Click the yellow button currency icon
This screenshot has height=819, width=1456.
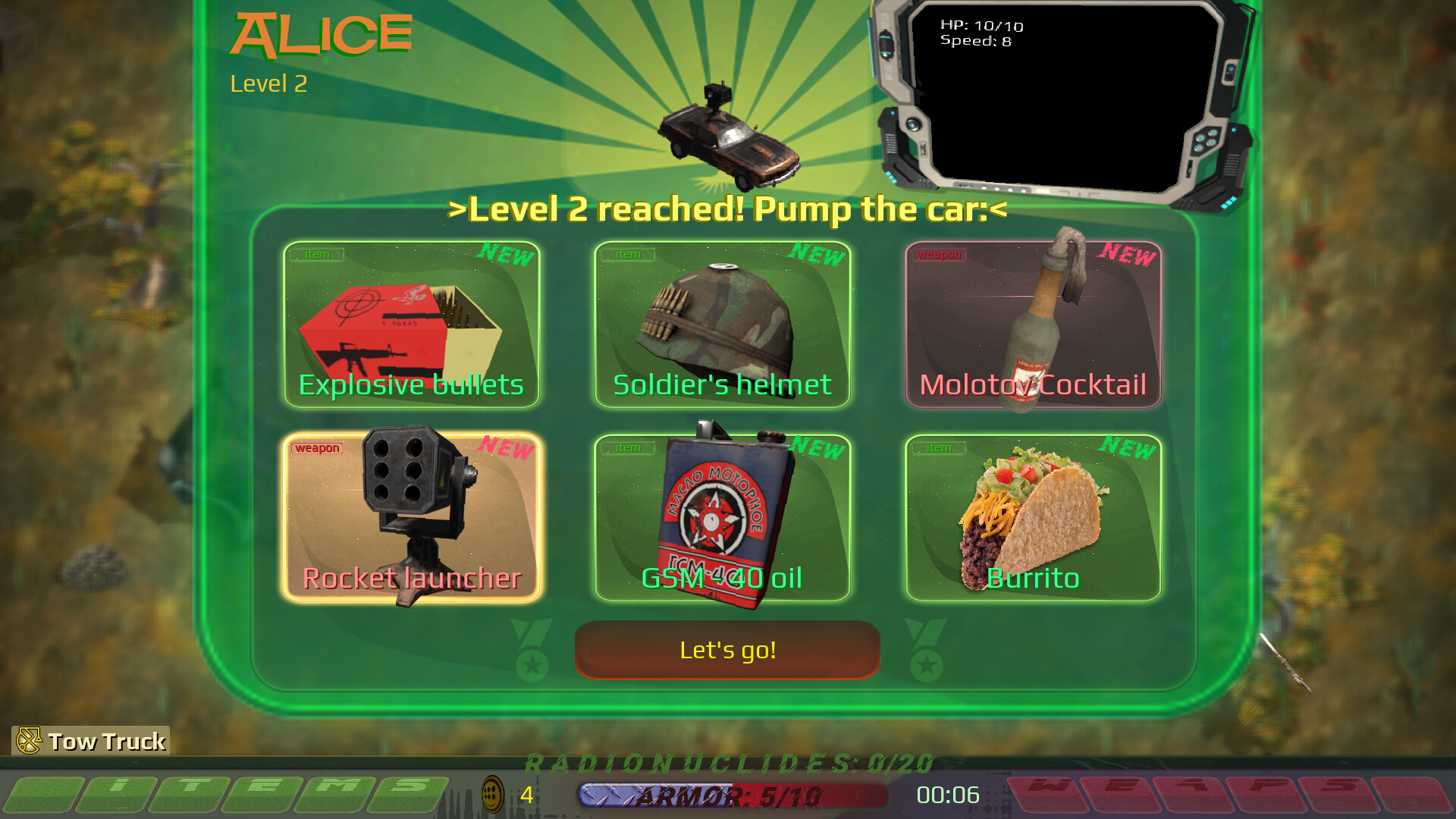point(493,795)
